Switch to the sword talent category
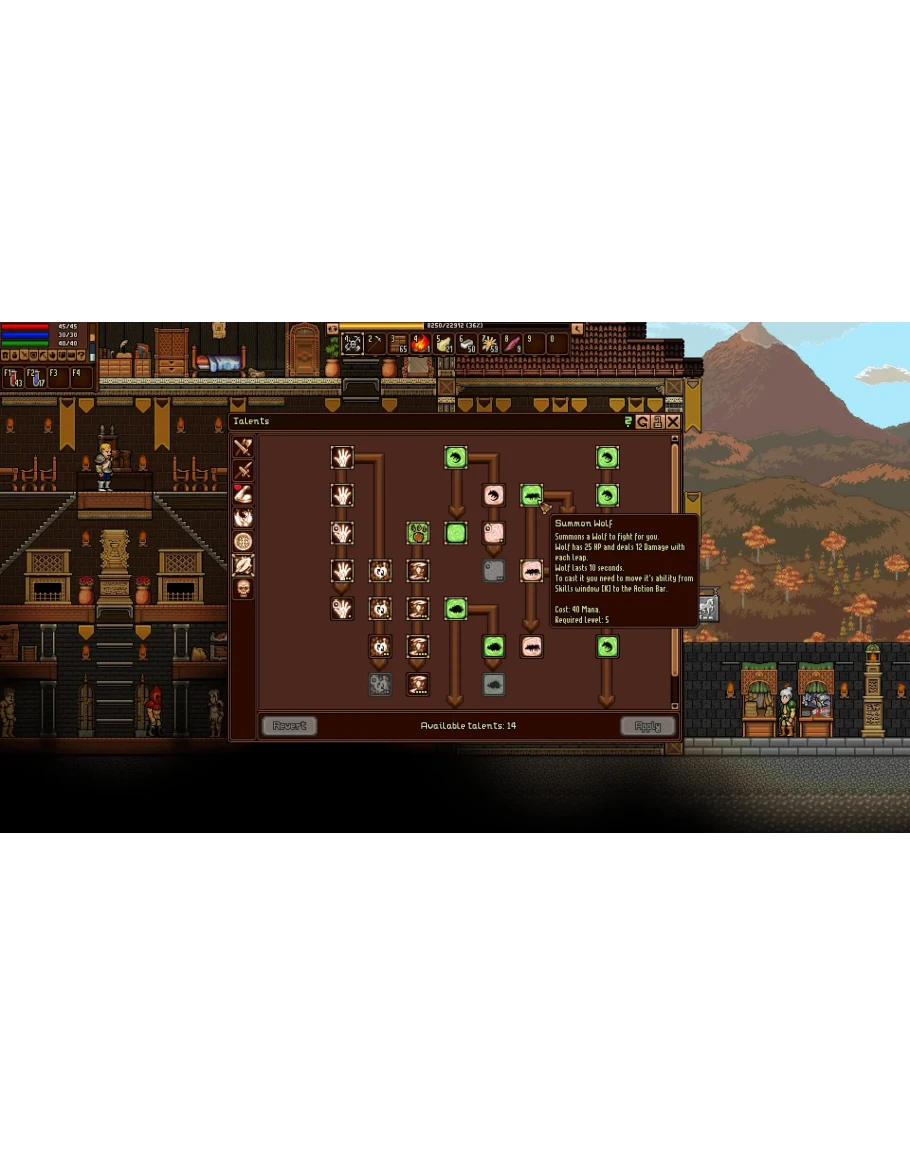Screen dimensions: 910x1155 243,470
